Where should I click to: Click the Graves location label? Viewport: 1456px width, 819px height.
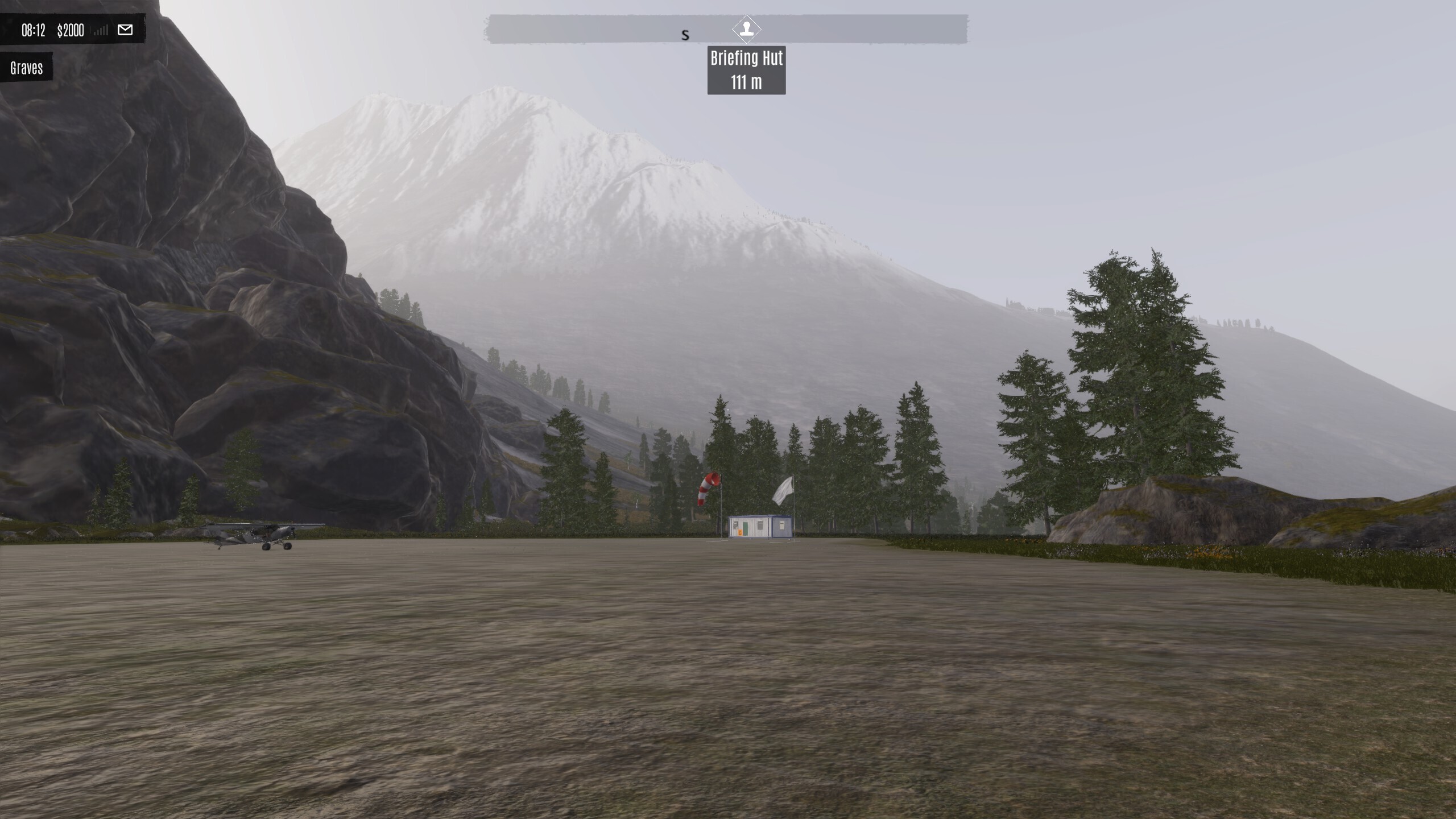click(27, 68)
